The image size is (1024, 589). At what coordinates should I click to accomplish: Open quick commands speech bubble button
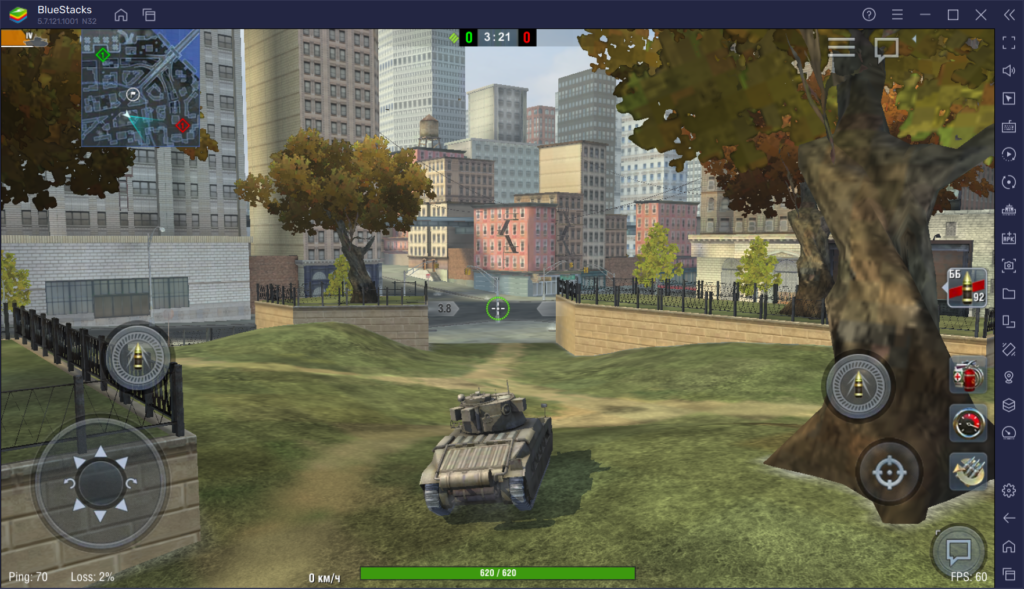click(x=958, y=550)
